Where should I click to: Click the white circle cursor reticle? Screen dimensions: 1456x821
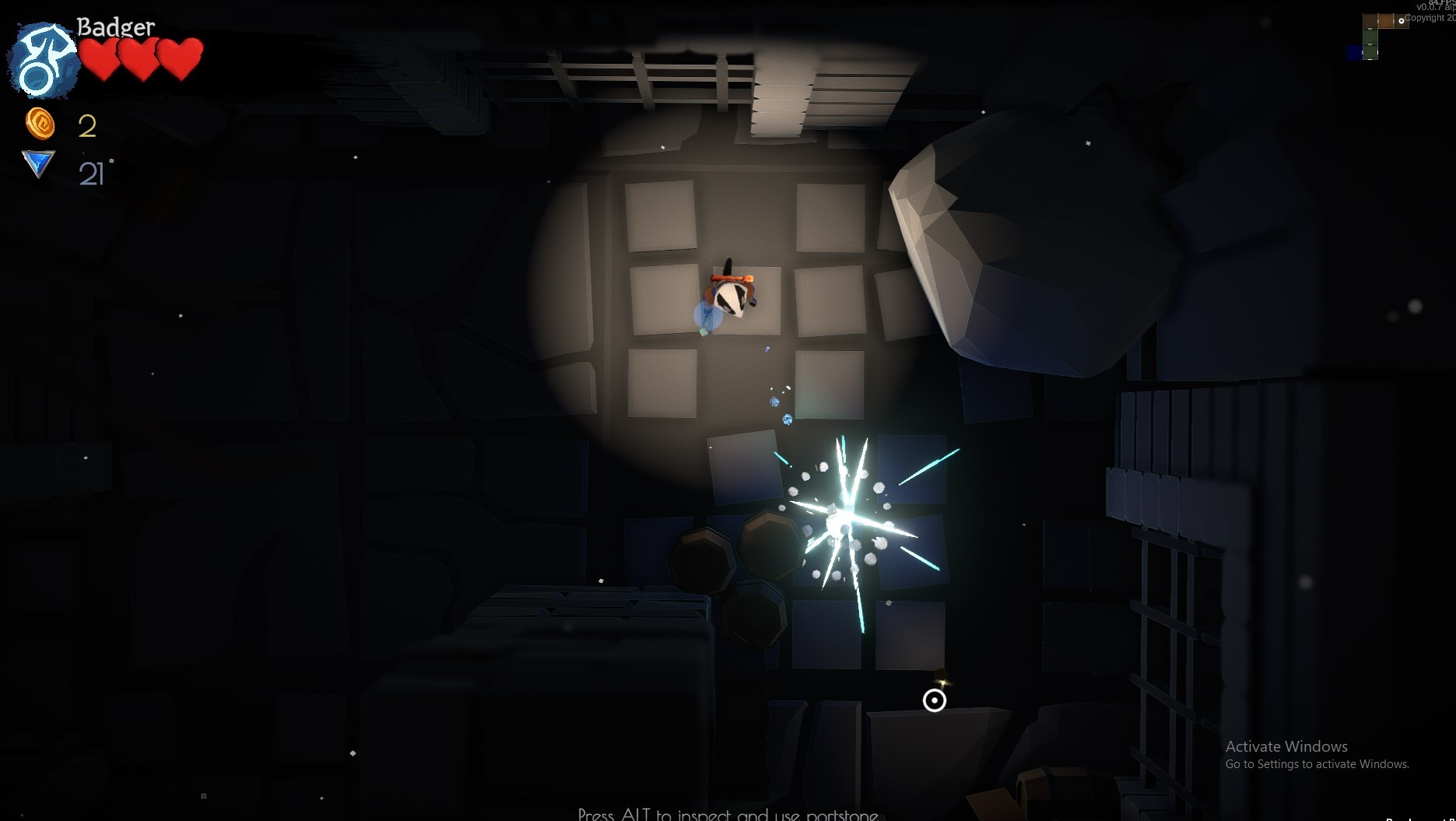click(935, 700)
